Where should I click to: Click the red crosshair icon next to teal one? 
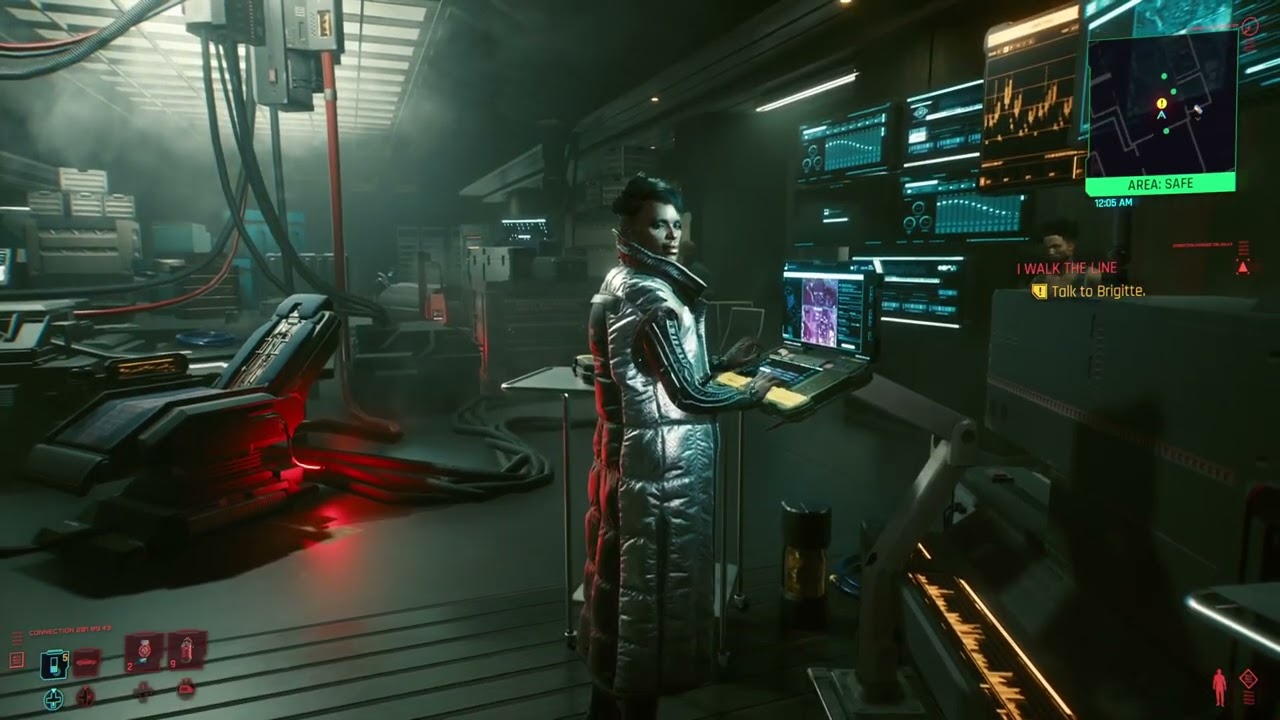pos(86,698)
